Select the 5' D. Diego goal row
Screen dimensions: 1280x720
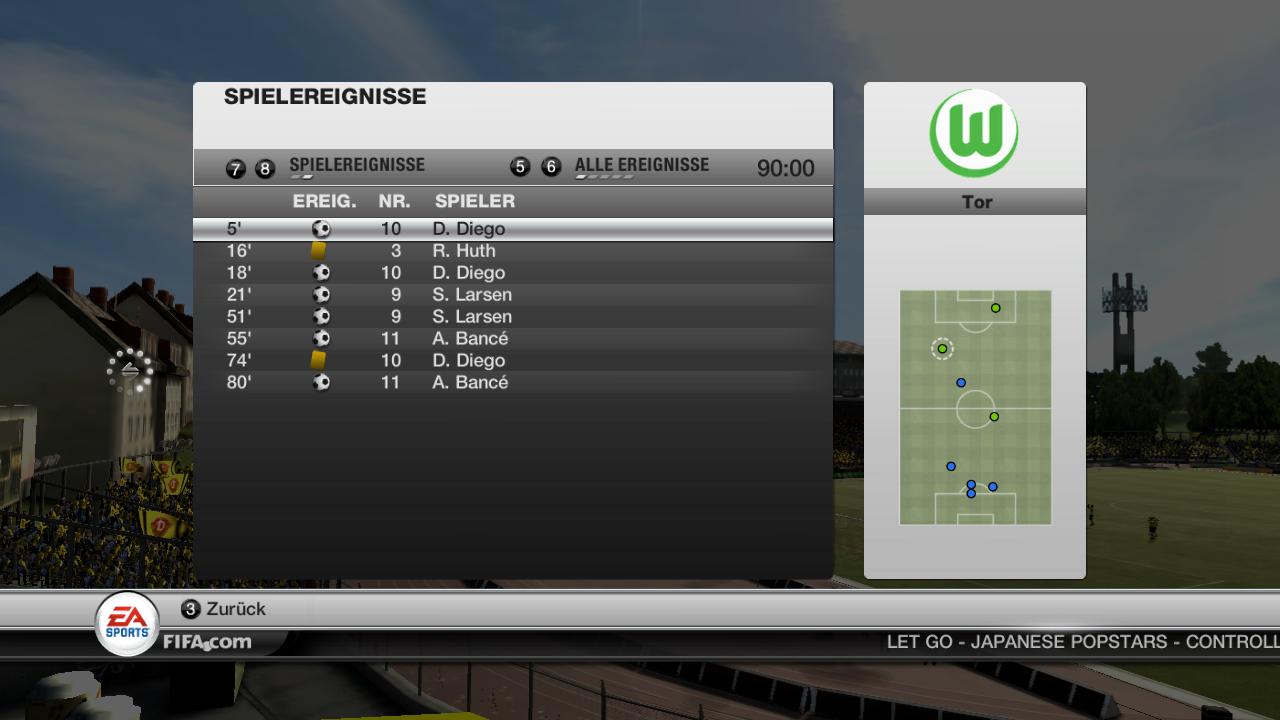pyautogui.click(x=512, y=229)
